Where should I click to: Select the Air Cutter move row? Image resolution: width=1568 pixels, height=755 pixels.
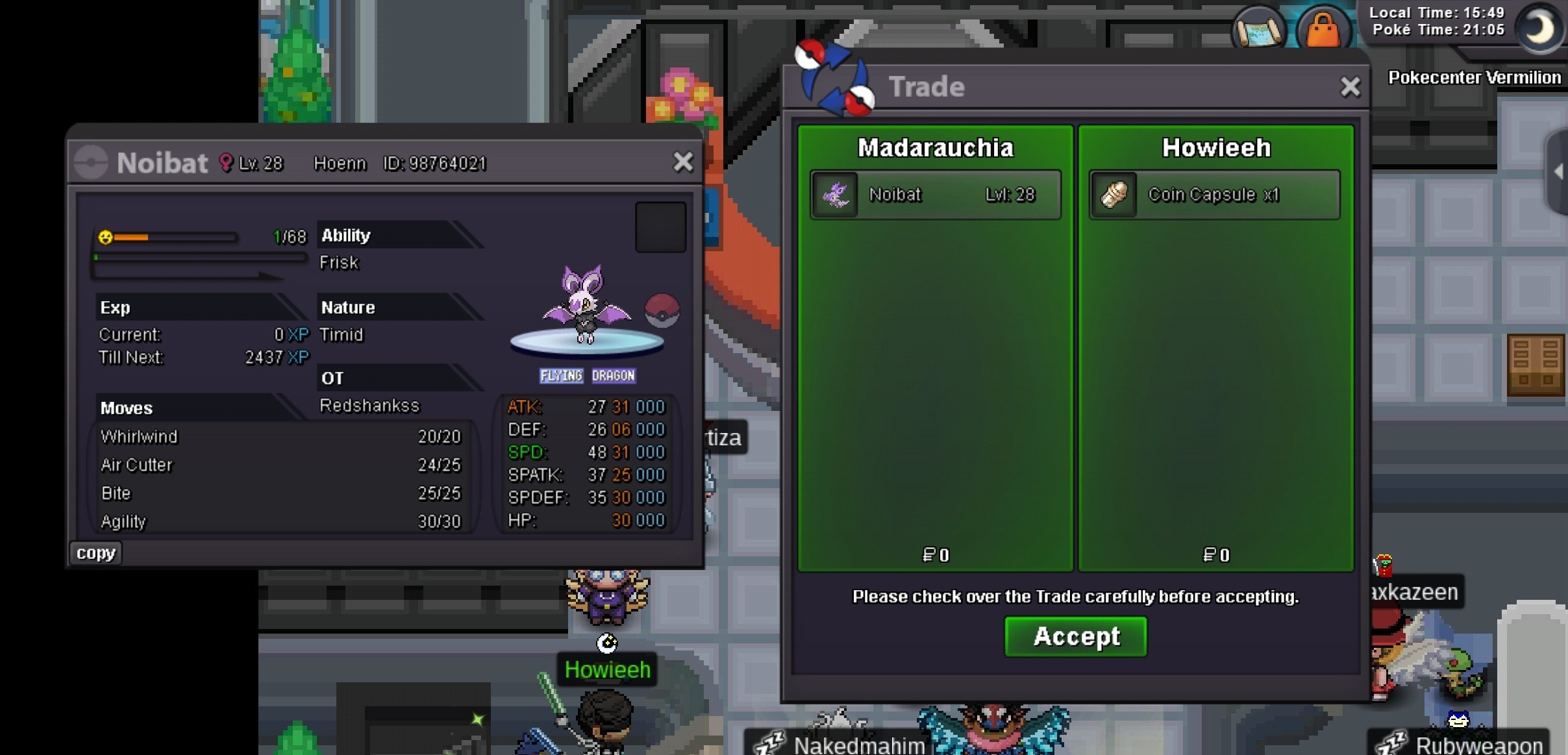pyautogui.click(x=280, y=465)
